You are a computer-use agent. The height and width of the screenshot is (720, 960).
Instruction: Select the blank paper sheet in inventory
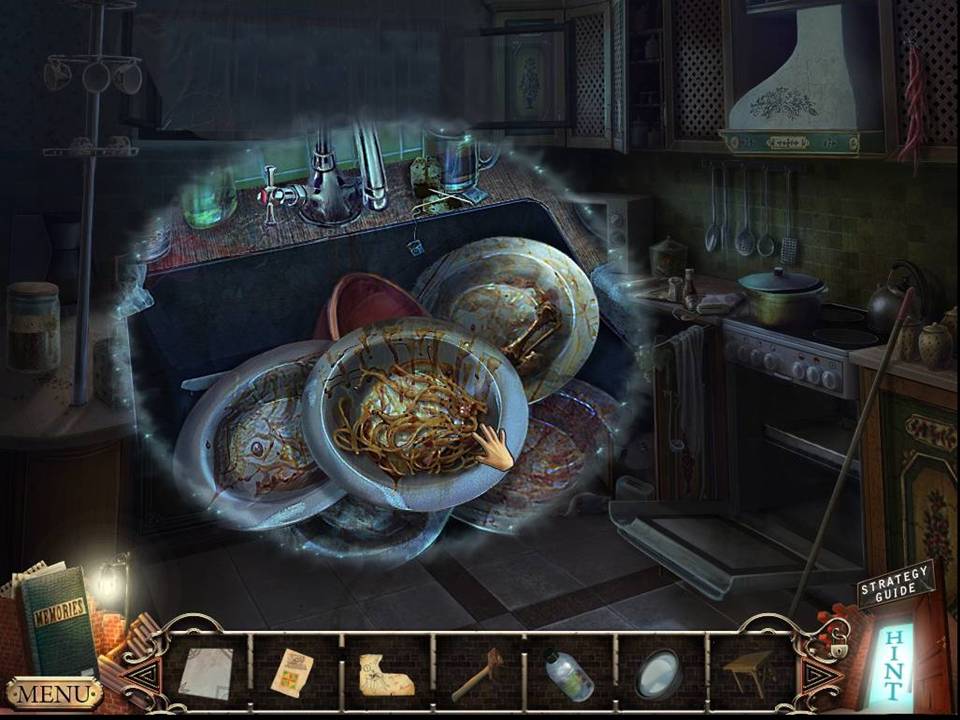205,672
